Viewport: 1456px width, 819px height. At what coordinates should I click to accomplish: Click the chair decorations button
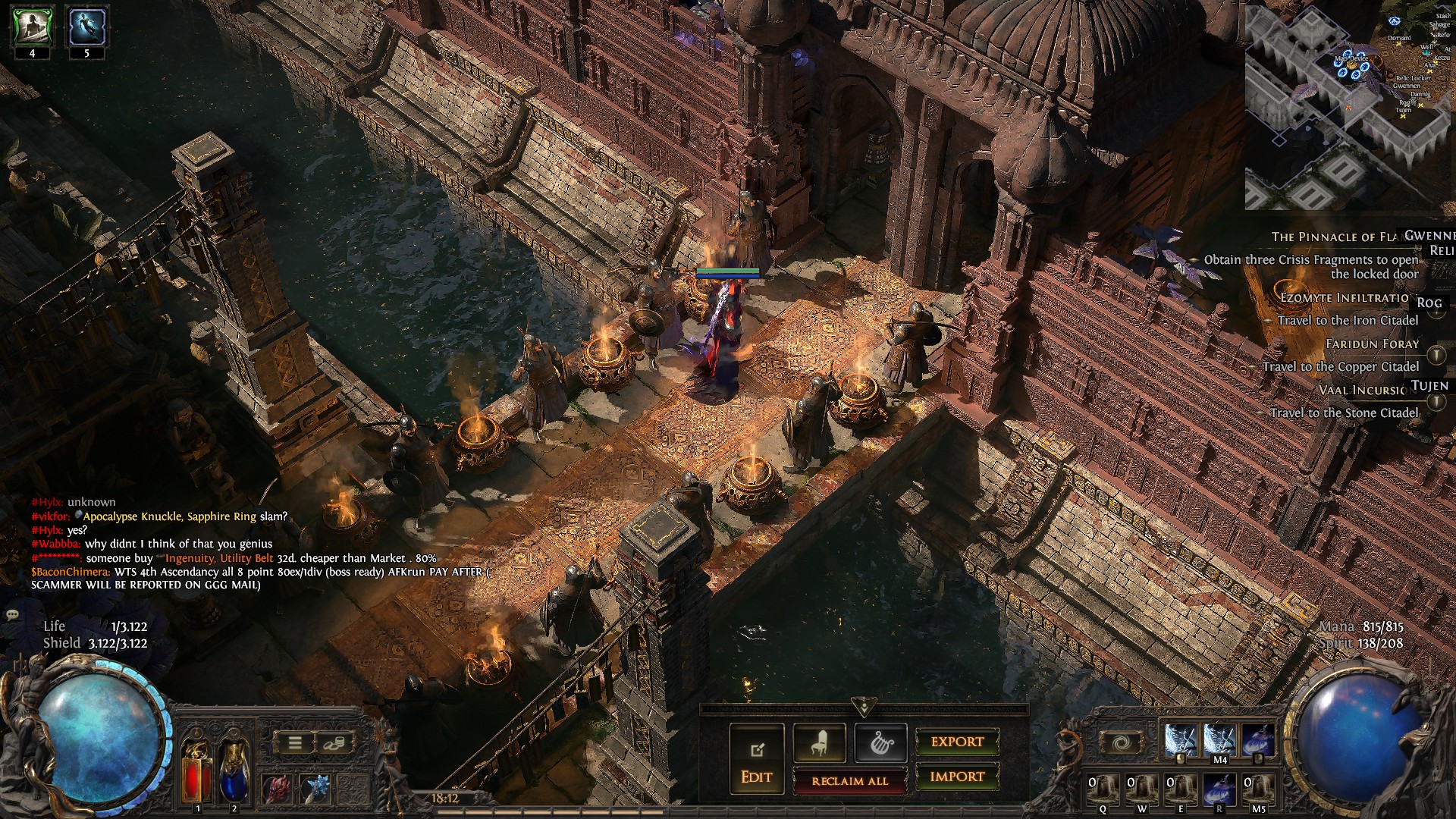pos(819,743)
